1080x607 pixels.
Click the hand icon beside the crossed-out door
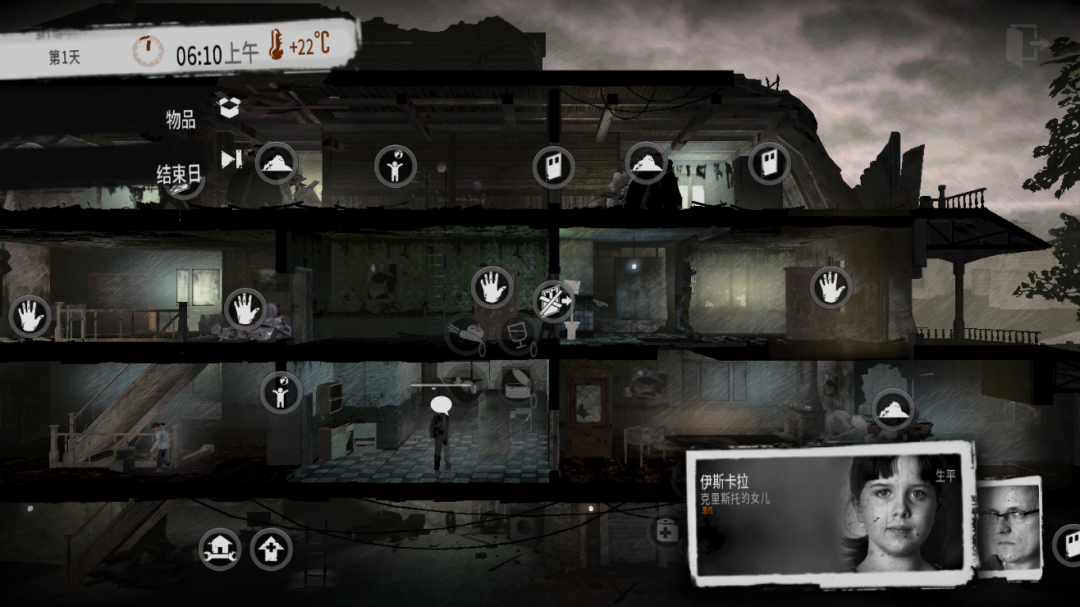tap(492, 288)
